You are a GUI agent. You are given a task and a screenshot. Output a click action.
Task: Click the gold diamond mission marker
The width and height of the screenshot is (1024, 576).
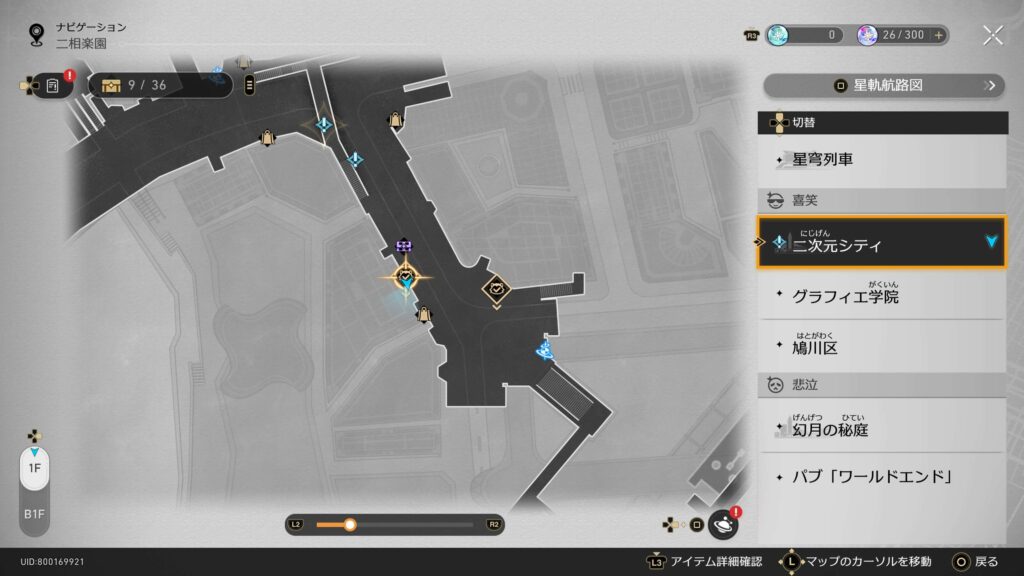(496, 290)
